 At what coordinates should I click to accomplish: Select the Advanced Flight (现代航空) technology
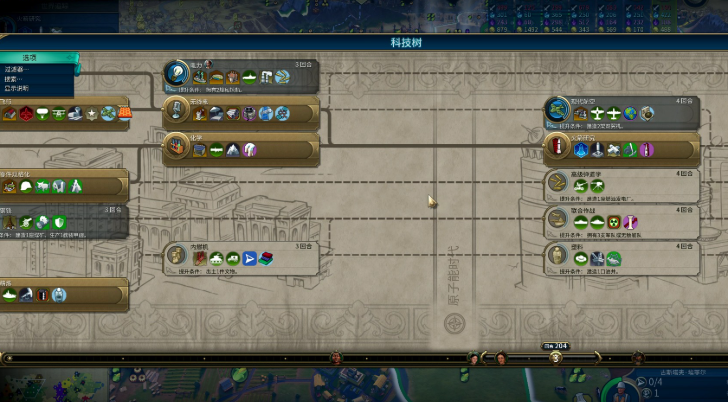tap(619, 111)
